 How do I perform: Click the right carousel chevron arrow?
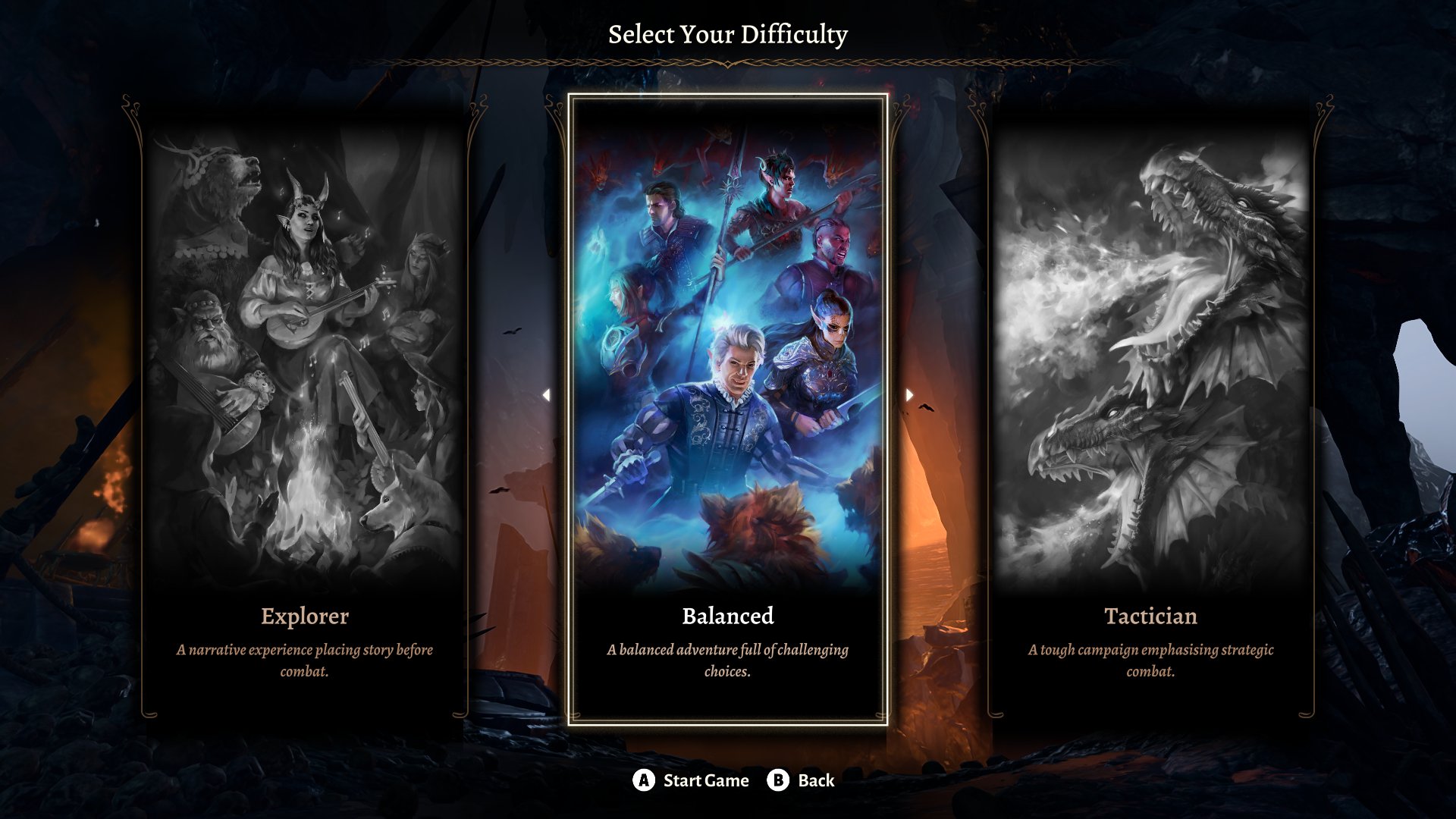point(908,394)
